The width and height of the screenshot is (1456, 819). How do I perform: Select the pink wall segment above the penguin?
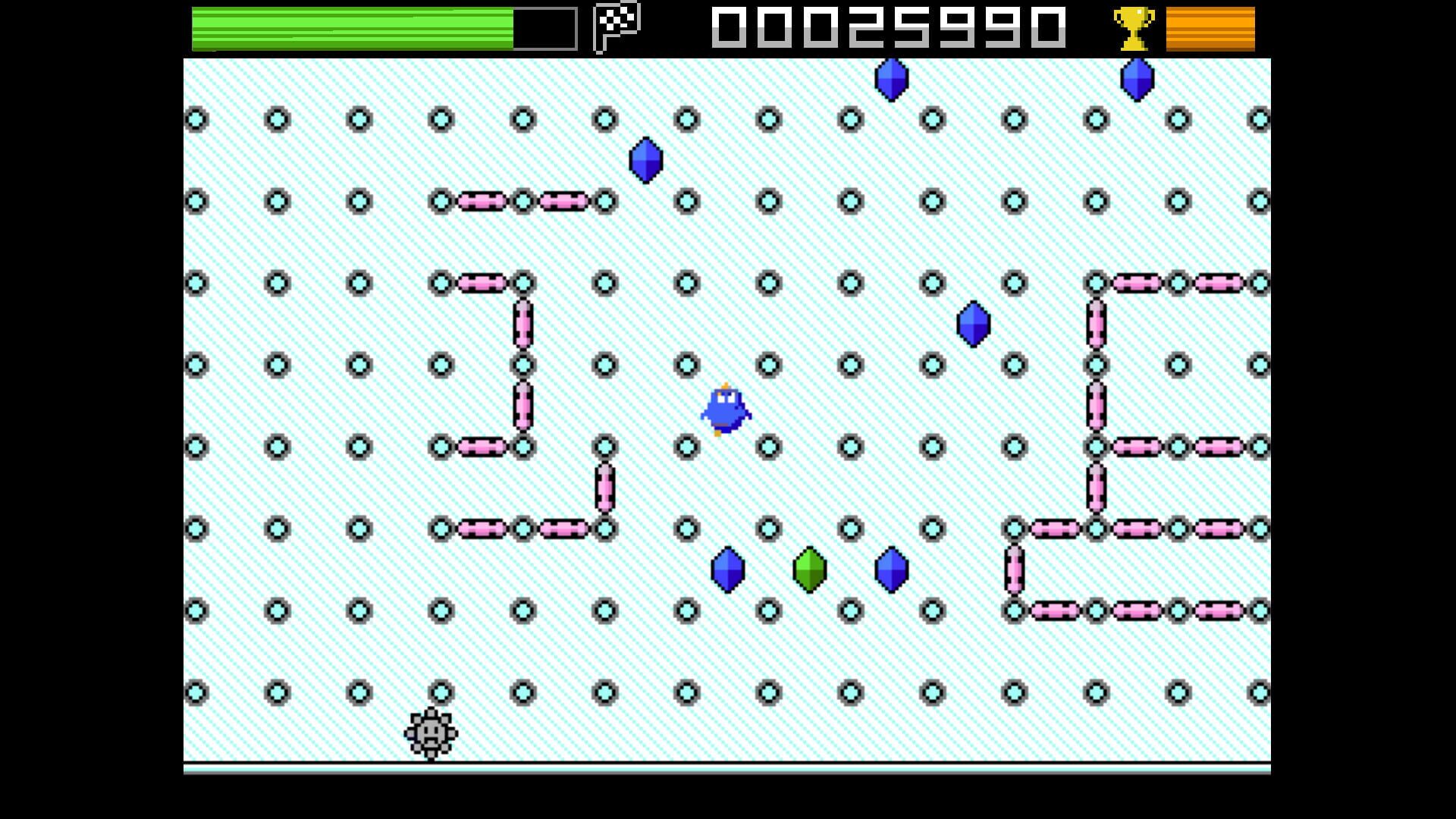(x=523, y=201)
